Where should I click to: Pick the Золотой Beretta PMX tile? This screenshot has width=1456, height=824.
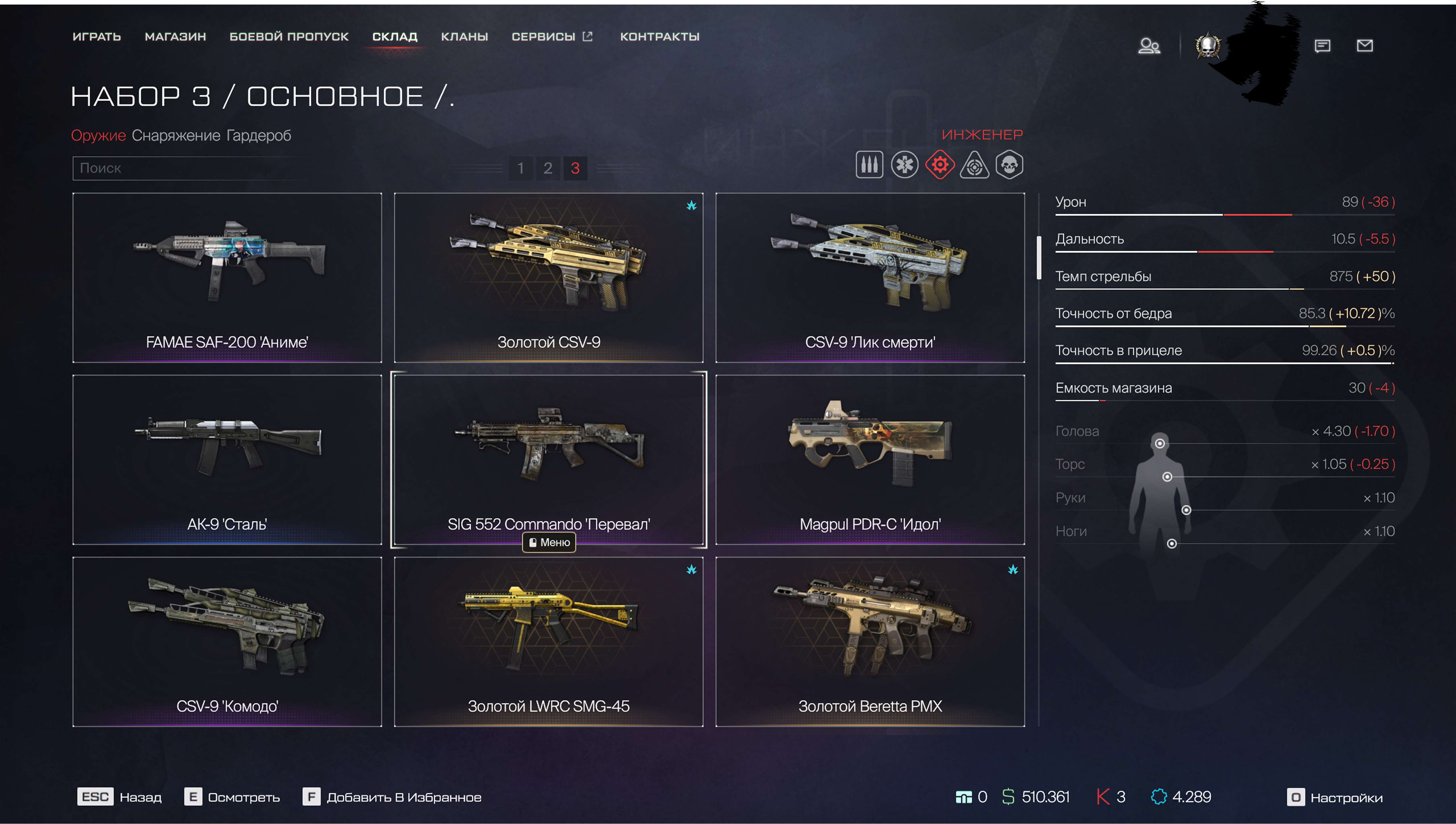click(x=870, y=641)
